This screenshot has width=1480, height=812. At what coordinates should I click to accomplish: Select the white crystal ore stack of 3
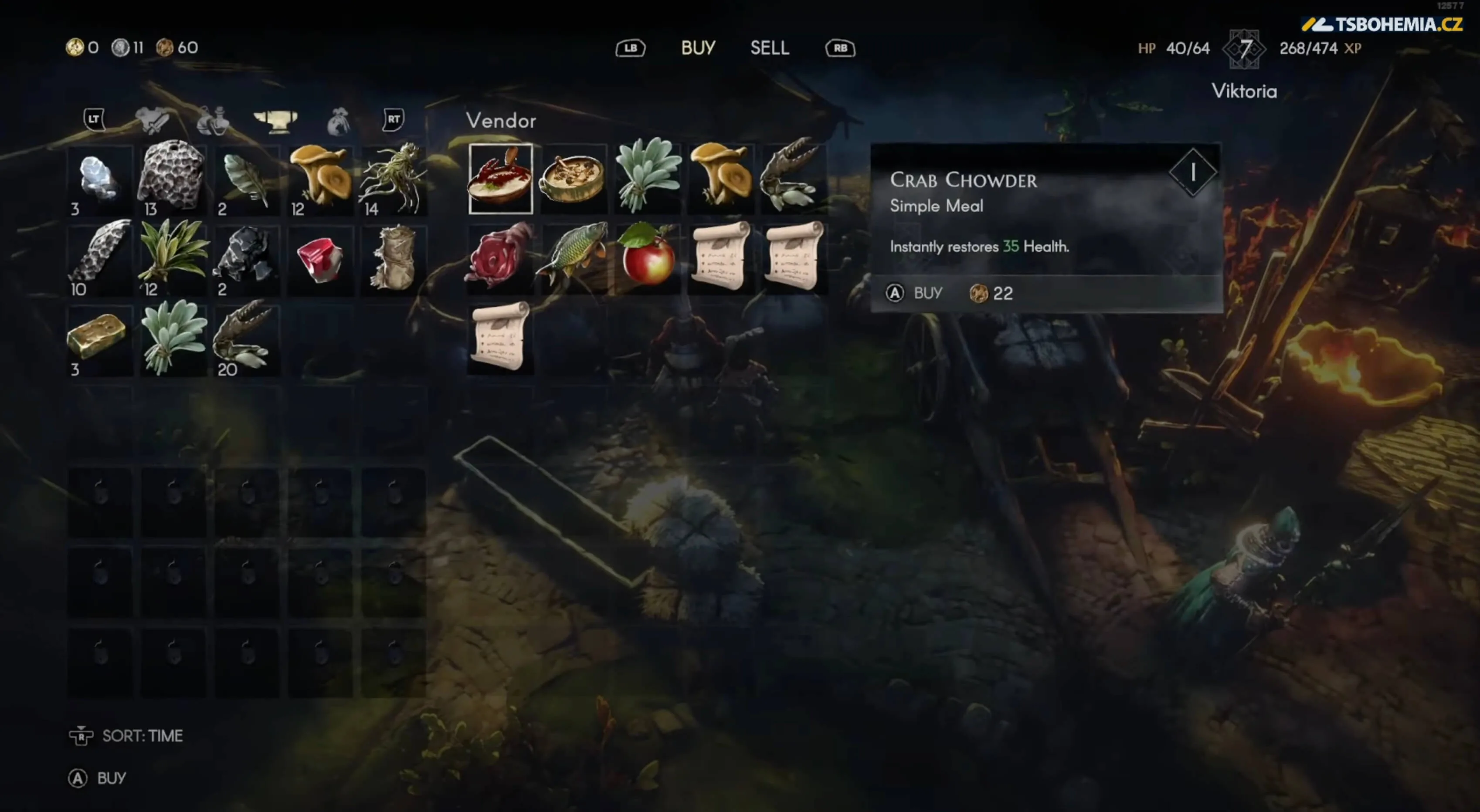point(99,179)
